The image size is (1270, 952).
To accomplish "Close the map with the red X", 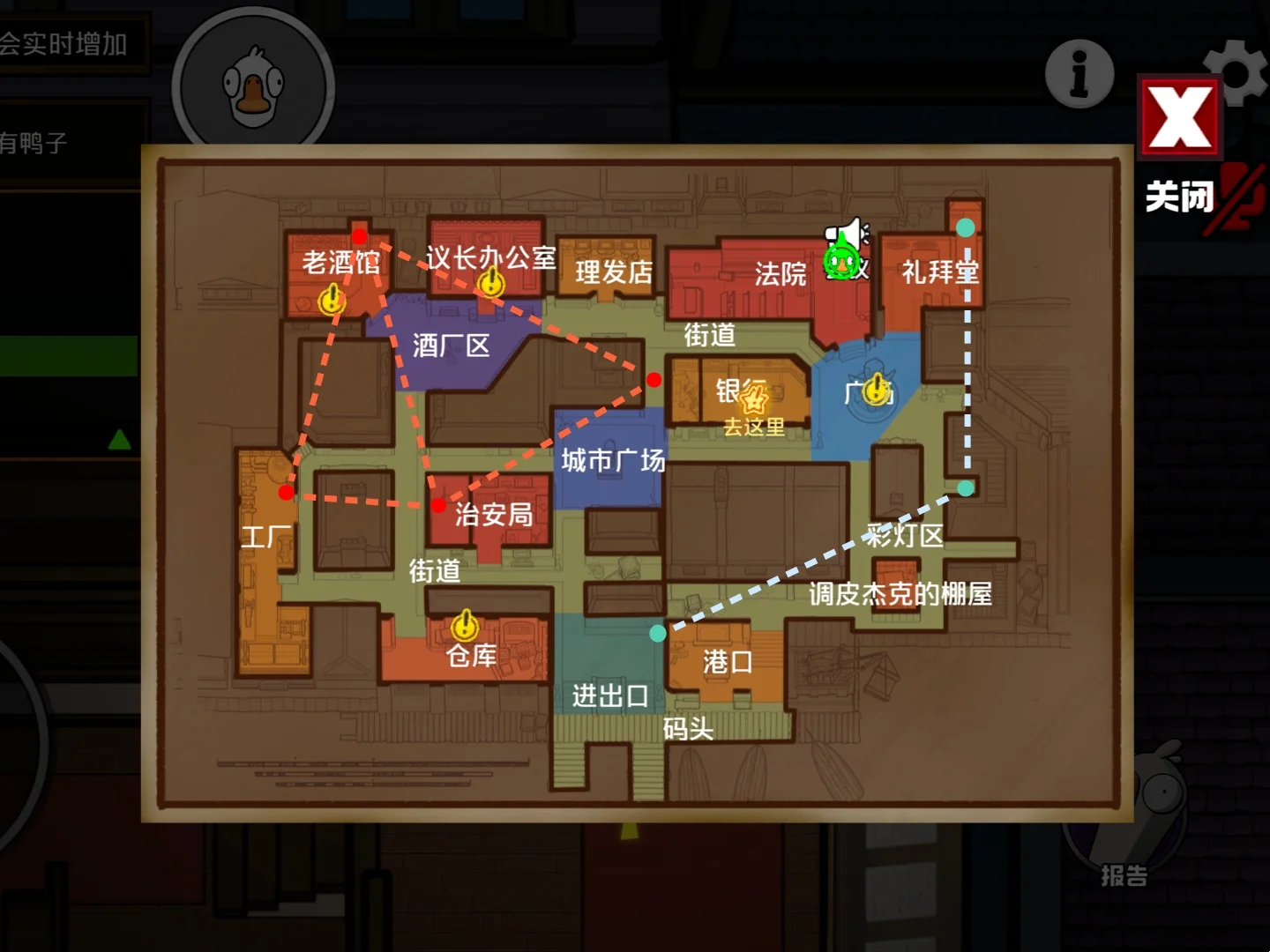I will pyautogui.click(x=1179, y=118).
